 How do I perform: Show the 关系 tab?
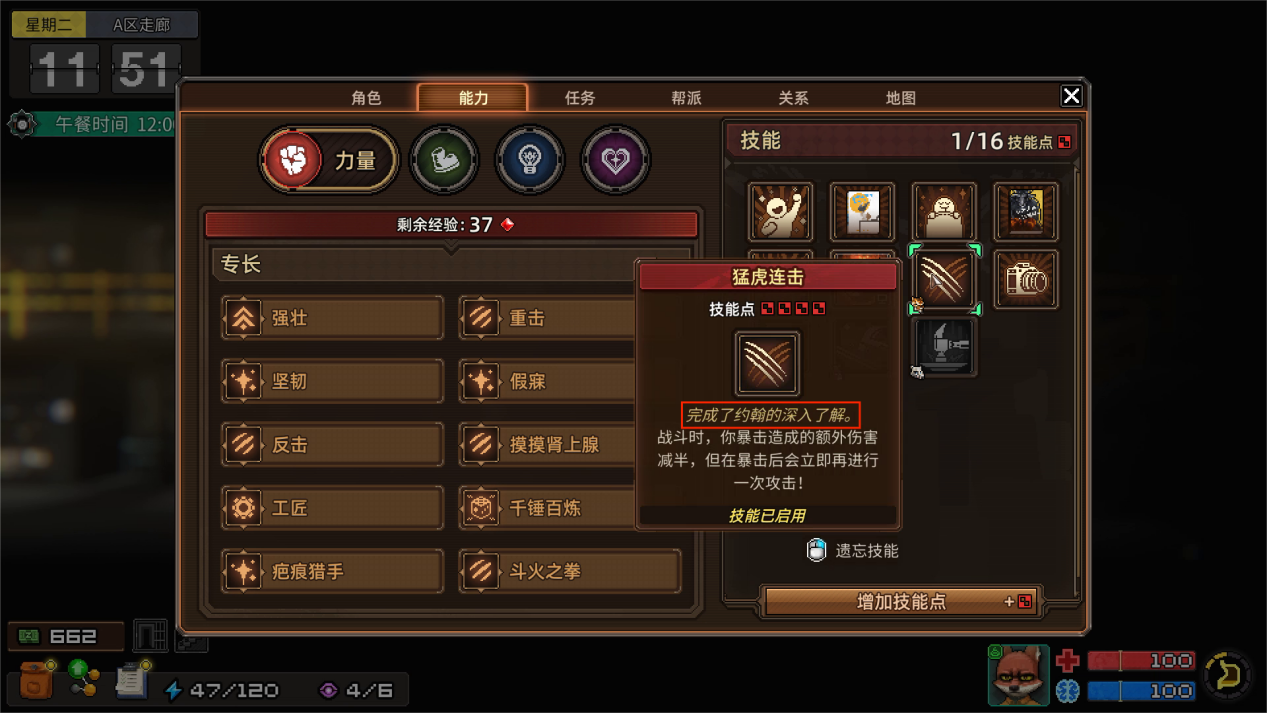pyautogui.click(x=793, y=98)
